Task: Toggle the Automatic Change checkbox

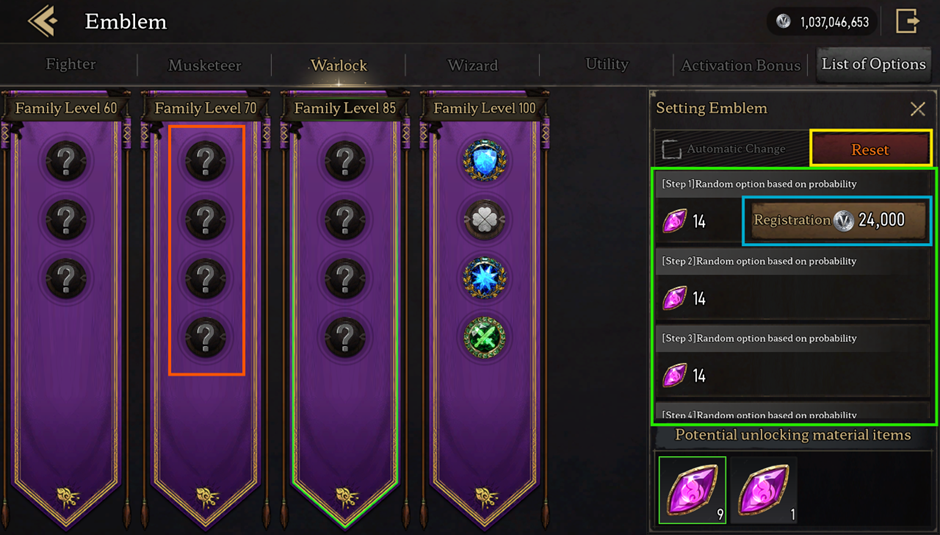Action: [x=671, y=150]
